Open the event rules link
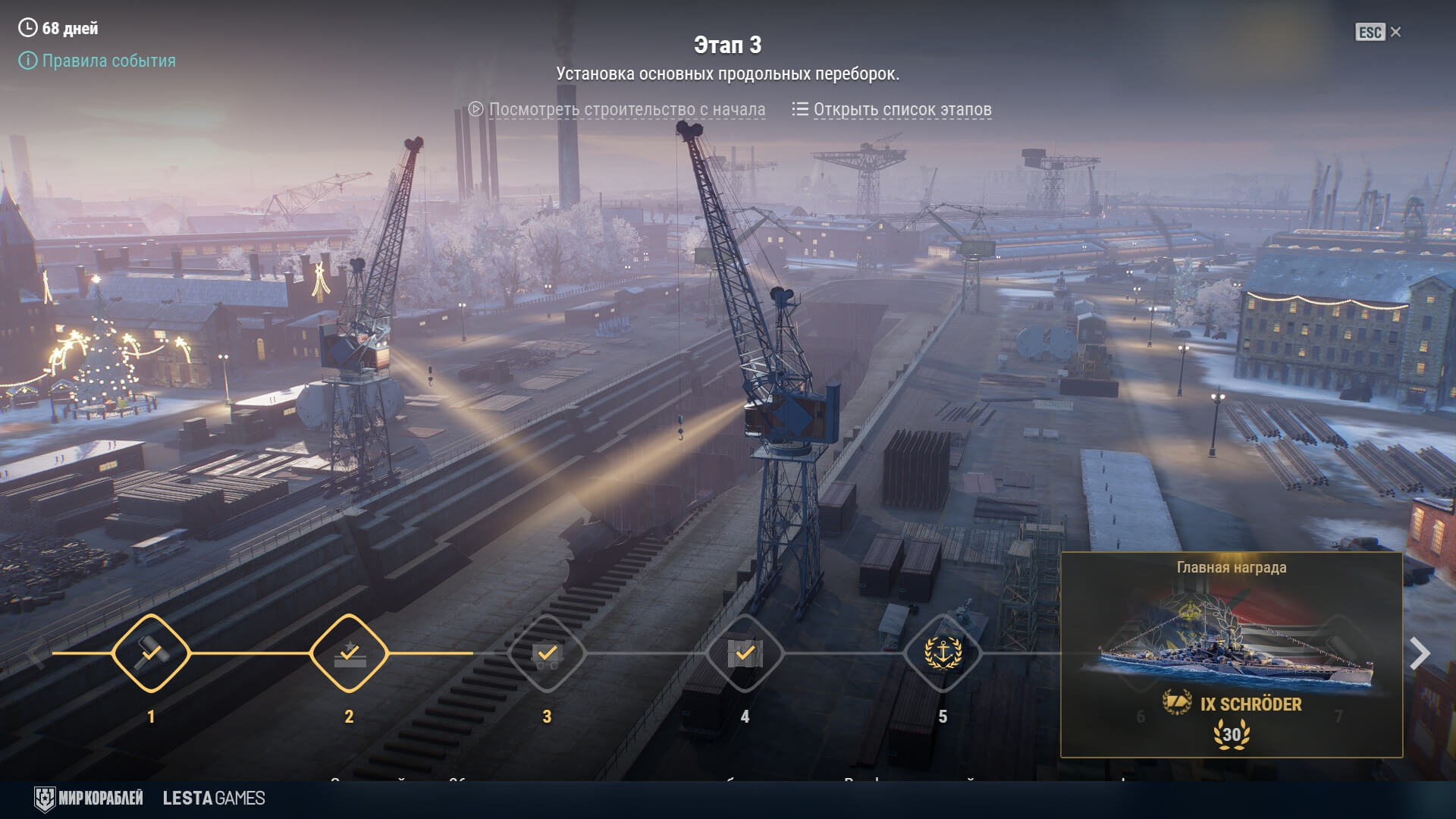 (x=108, y=61)
